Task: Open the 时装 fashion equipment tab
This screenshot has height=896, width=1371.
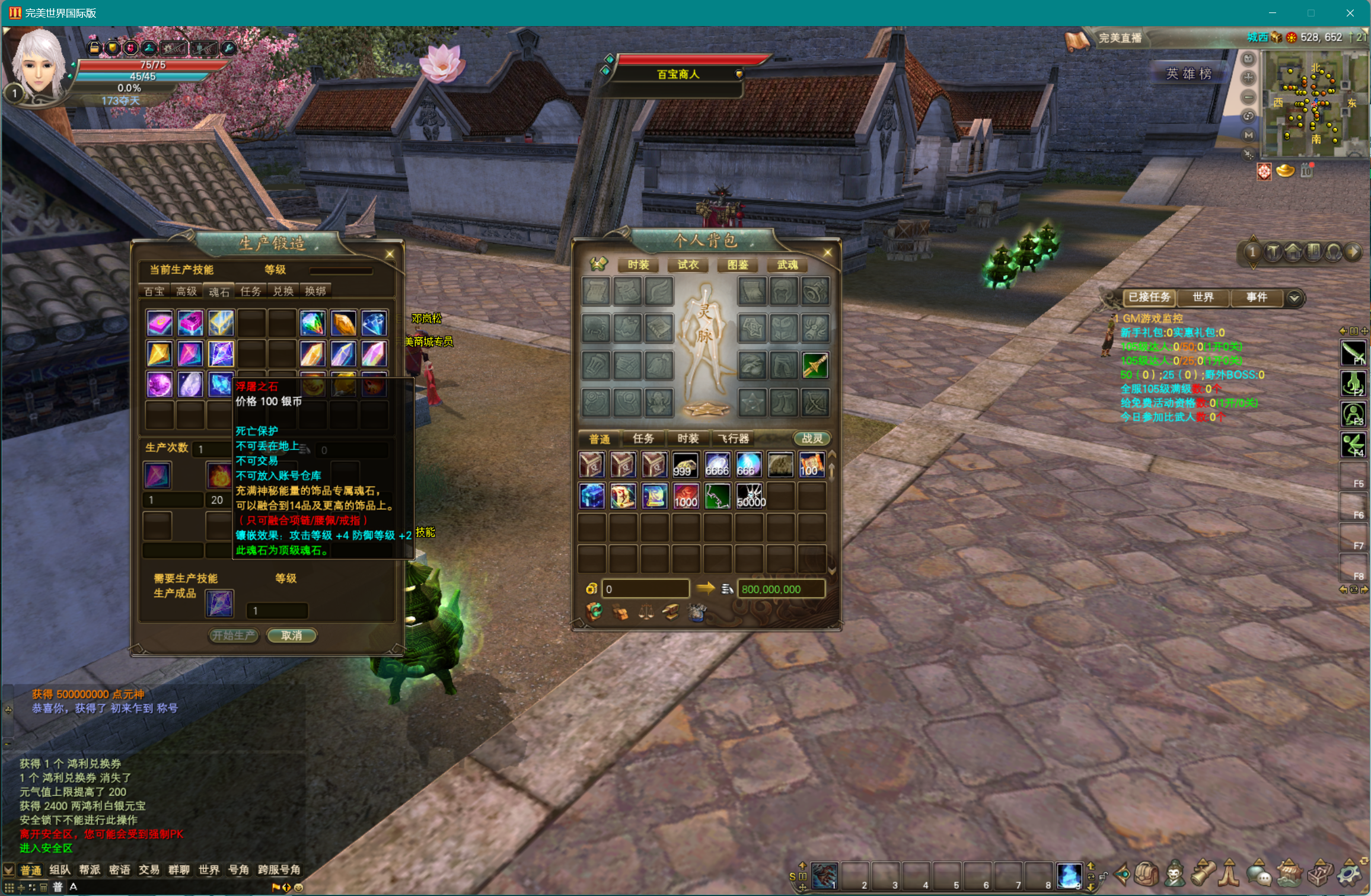Action: point(638,264)
